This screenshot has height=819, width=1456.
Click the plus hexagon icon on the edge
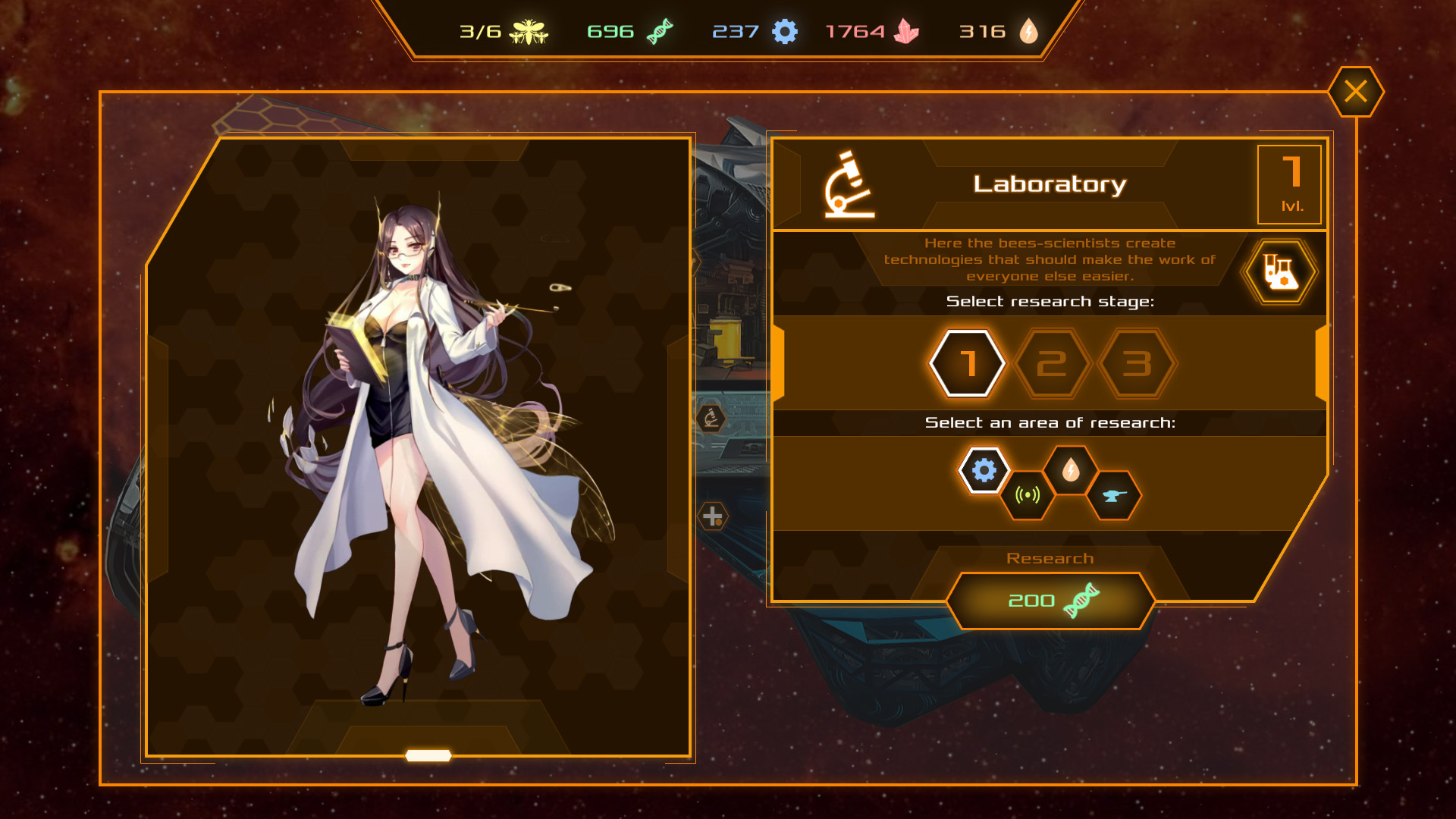(711, 517)
